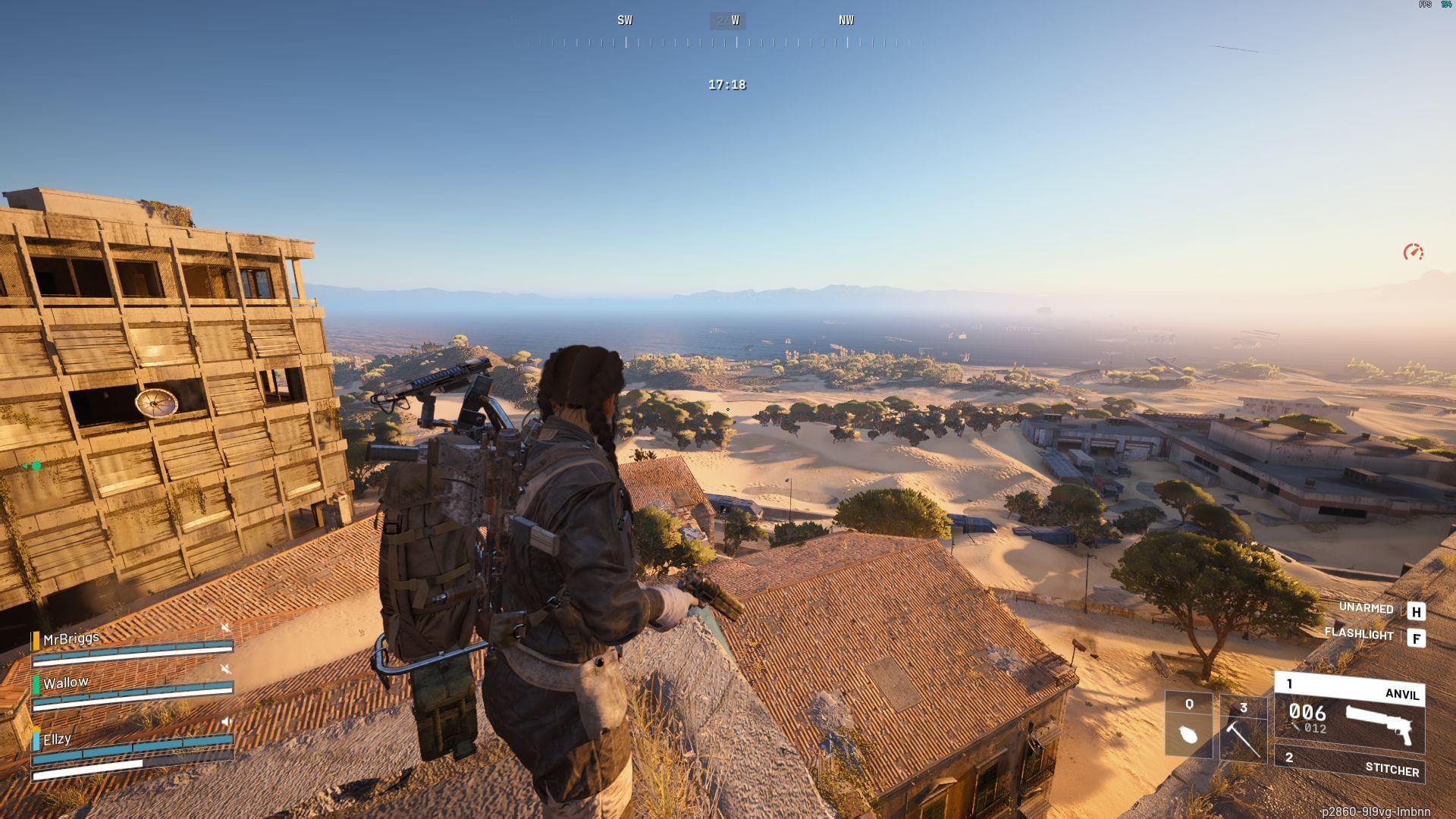Unmute MrBriggs voice chat
1456x819 pixels.
pos(225,626)
